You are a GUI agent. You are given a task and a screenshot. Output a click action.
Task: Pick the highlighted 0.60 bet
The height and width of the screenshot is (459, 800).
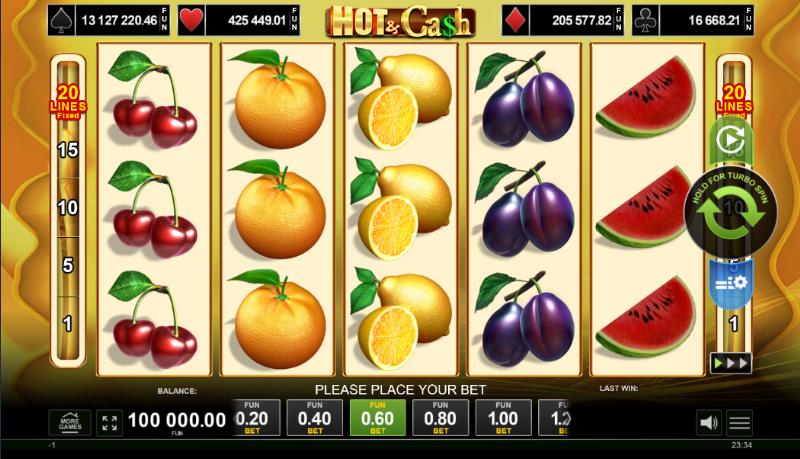tap(378, 418)
